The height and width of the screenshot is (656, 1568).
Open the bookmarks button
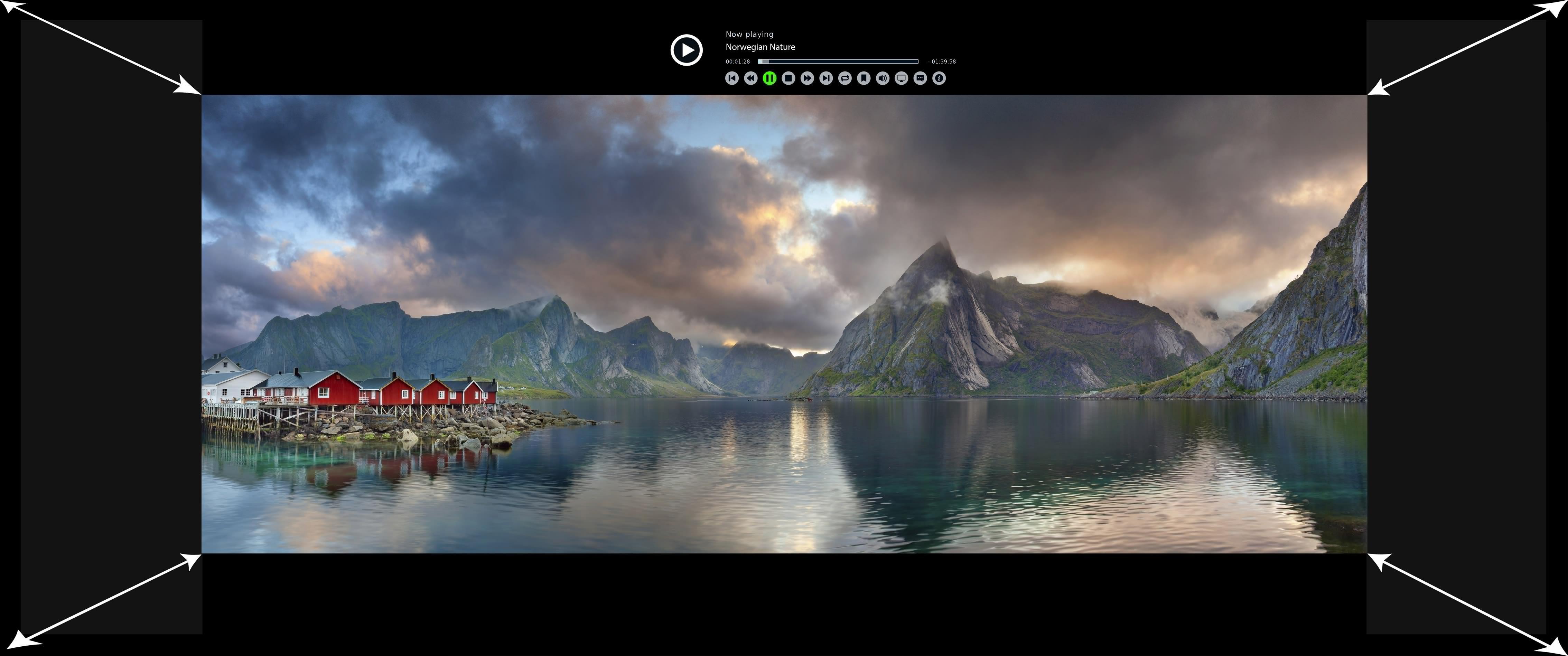pos(864,78)
